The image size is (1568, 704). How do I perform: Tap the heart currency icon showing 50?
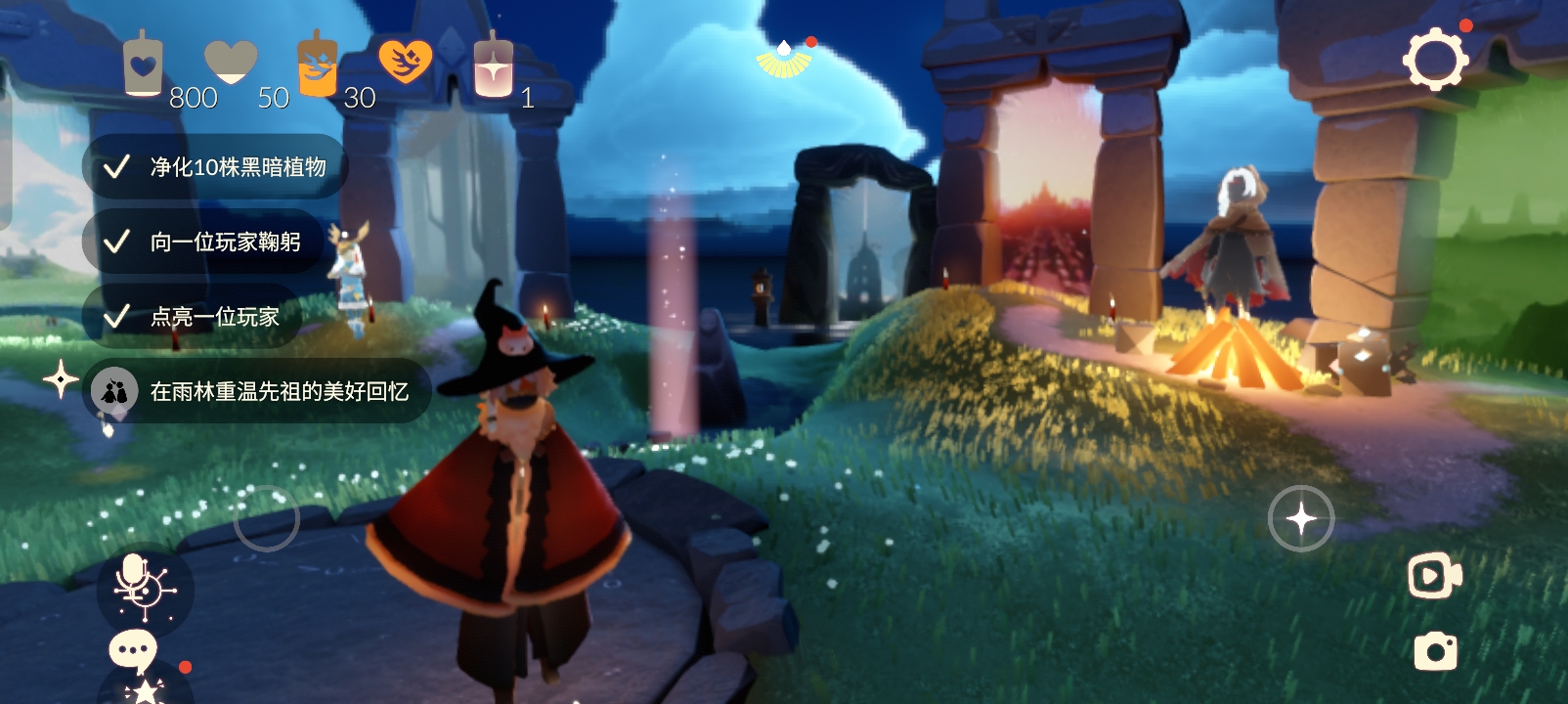point(229,61)
